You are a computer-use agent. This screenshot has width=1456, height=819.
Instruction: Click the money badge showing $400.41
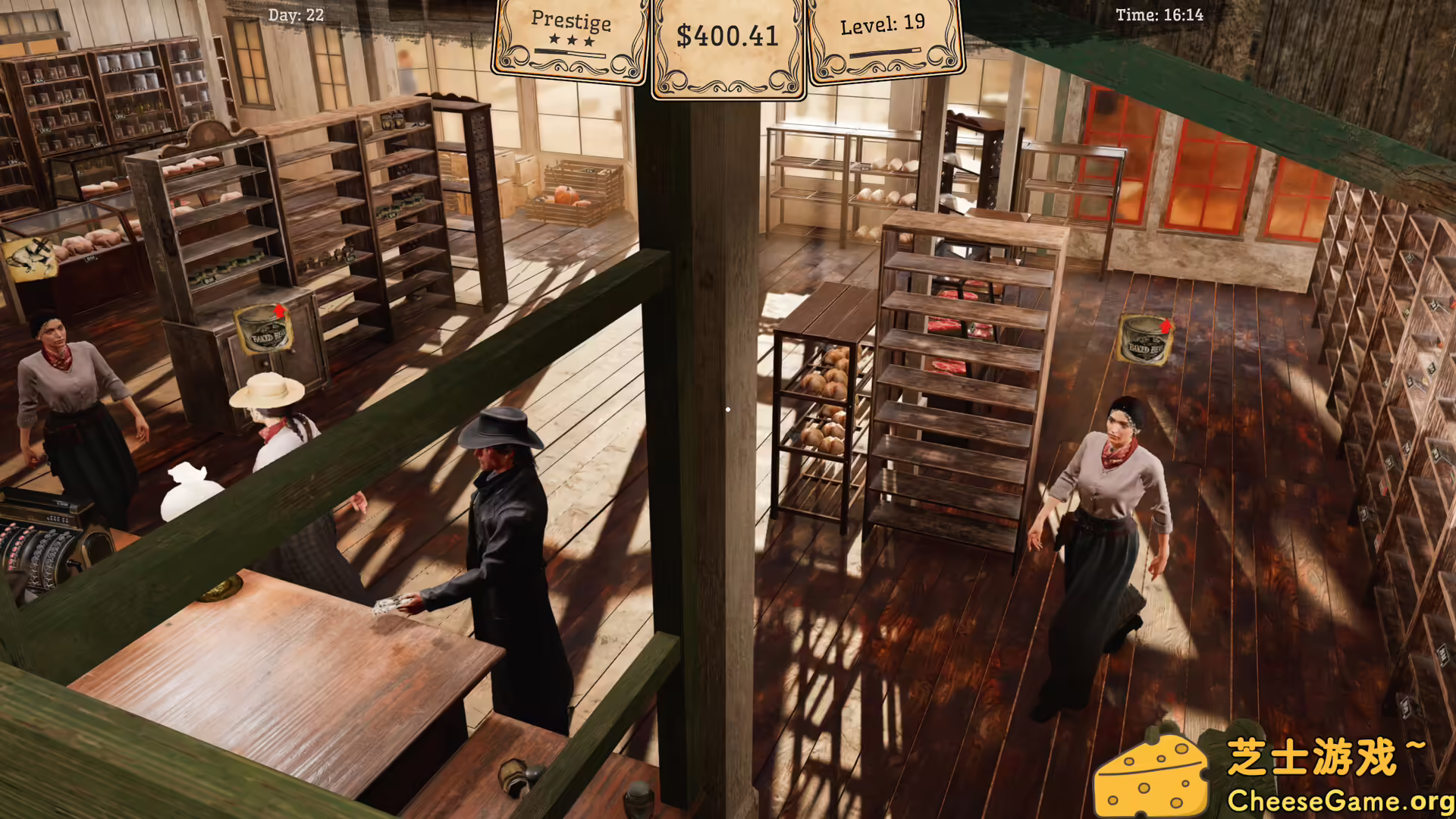pyautogui.click(x=727, y=36)
